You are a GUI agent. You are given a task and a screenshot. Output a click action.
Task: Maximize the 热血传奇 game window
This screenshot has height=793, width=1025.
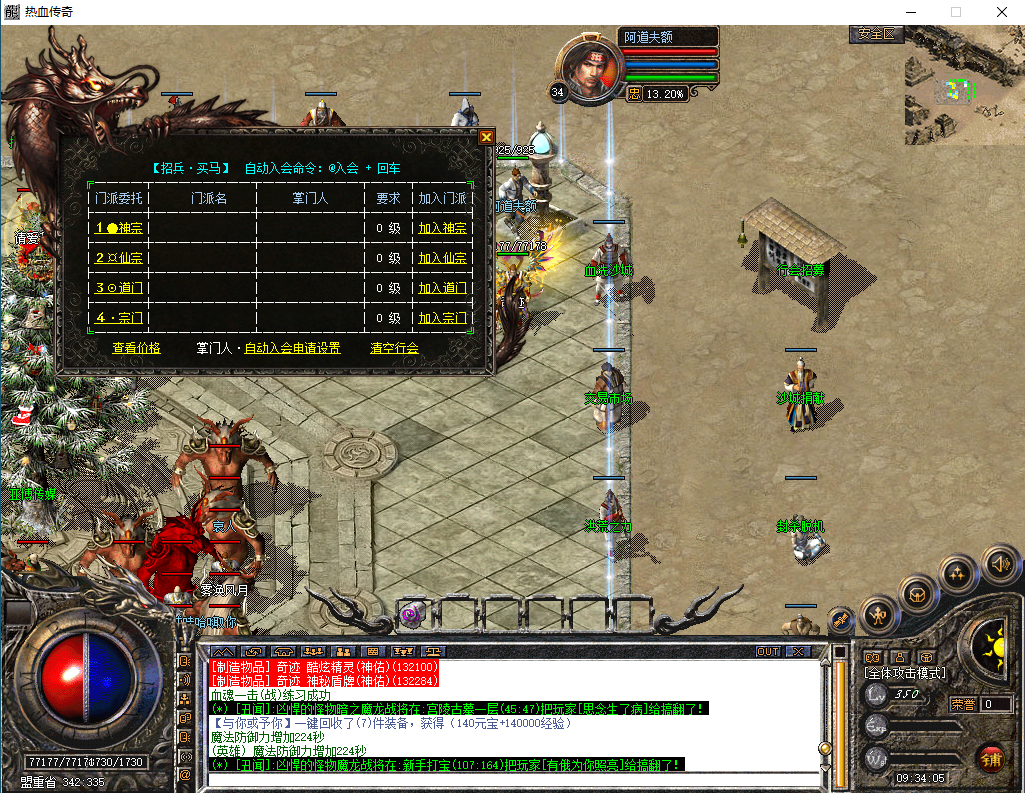956,12
